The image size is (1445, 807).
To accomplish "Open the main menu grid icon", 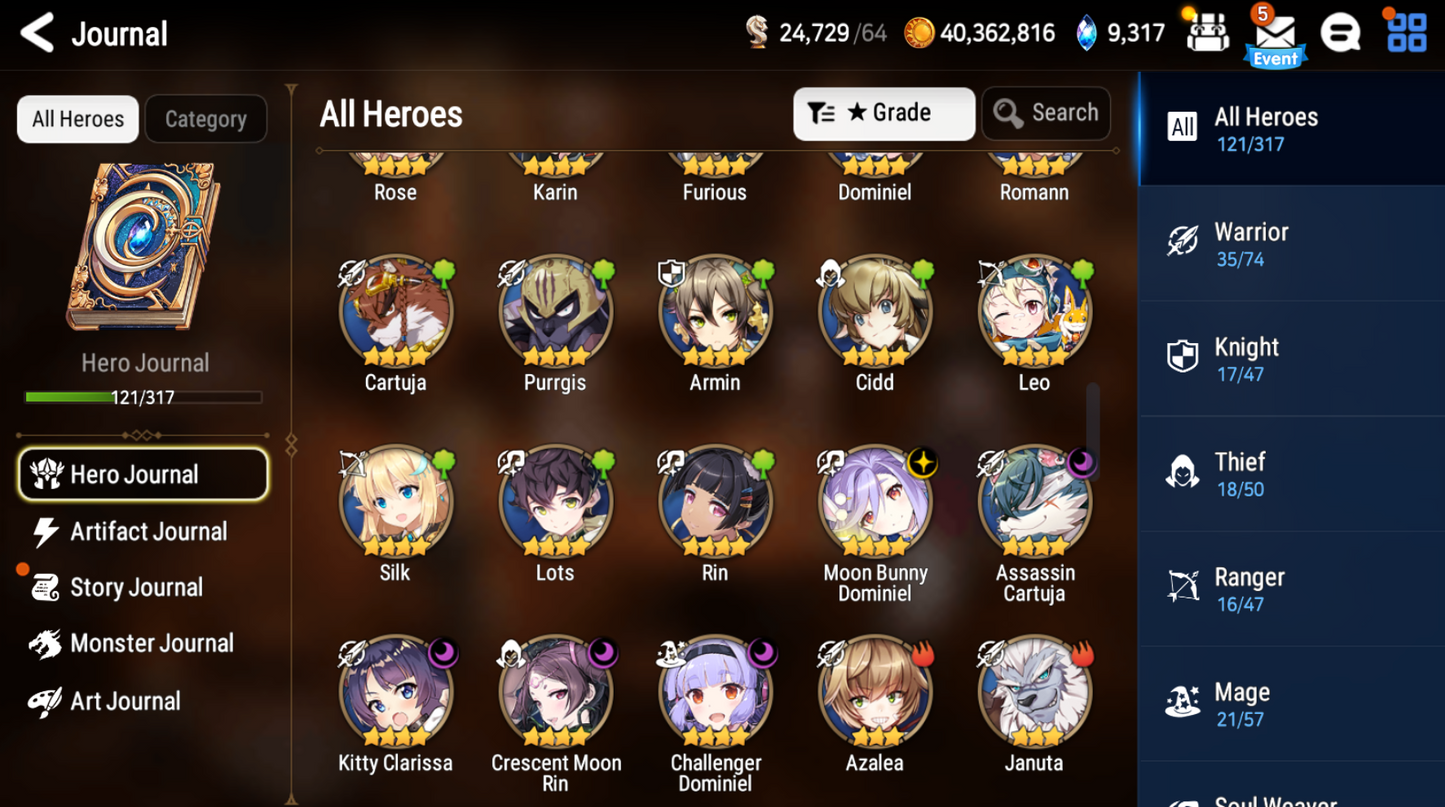I will click(1406, 31).
